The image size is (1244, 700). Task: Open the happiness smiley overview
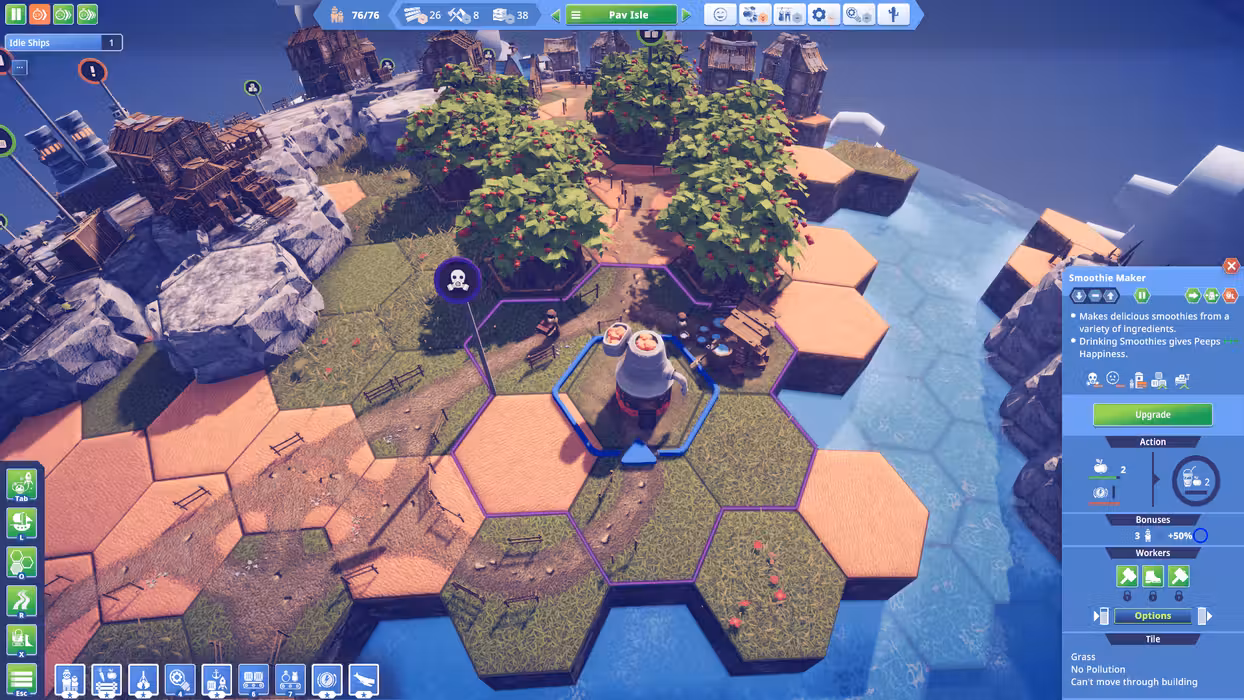click(720, 15)
